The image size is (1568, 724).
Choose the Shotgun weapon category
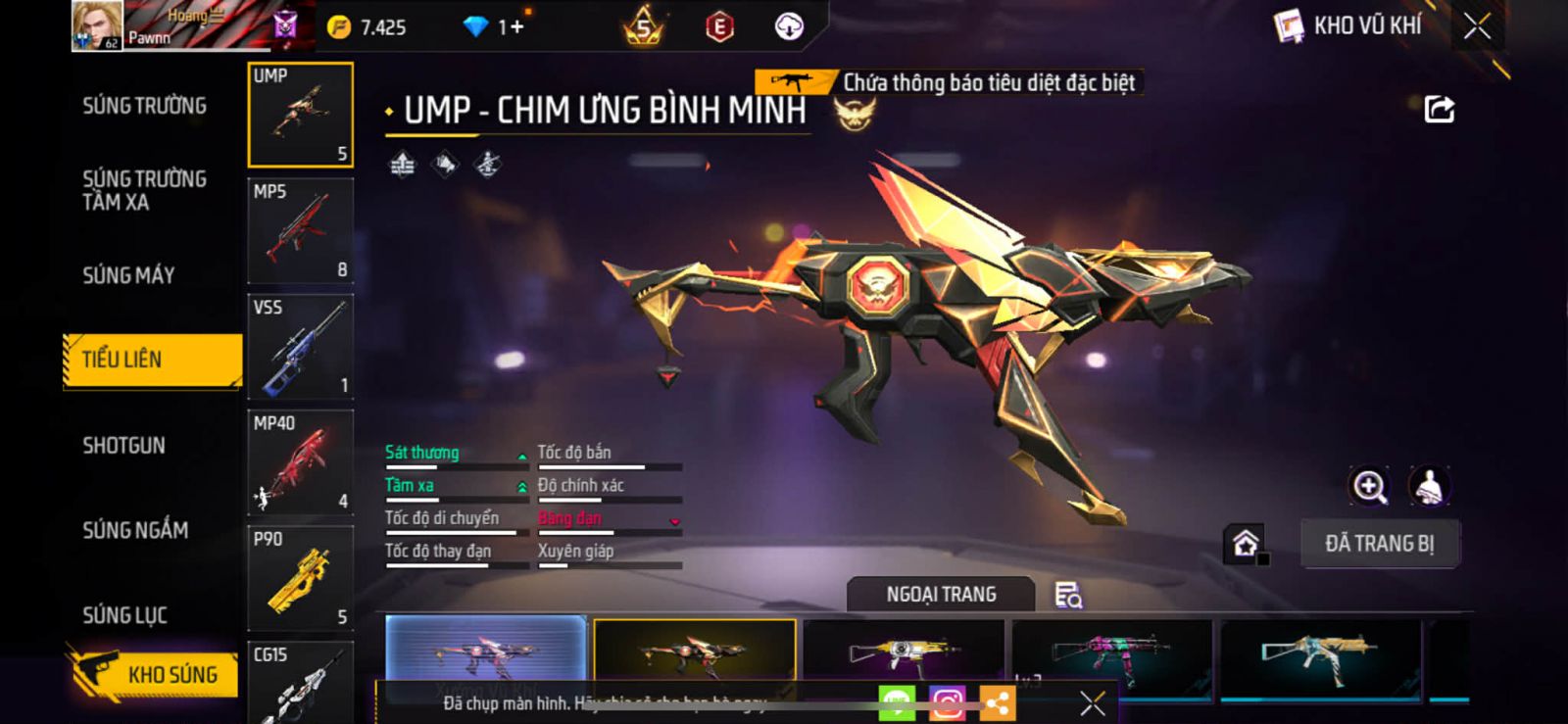tap(123, 446)
